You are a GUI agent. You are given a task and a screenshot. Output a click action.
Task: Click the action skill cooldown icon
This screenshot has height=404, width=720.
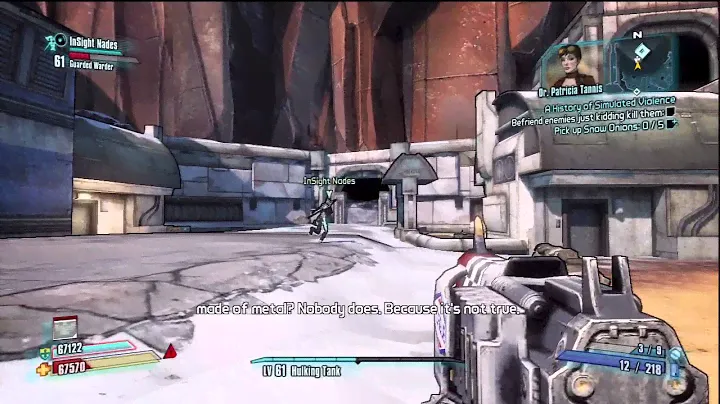[65, 326]
